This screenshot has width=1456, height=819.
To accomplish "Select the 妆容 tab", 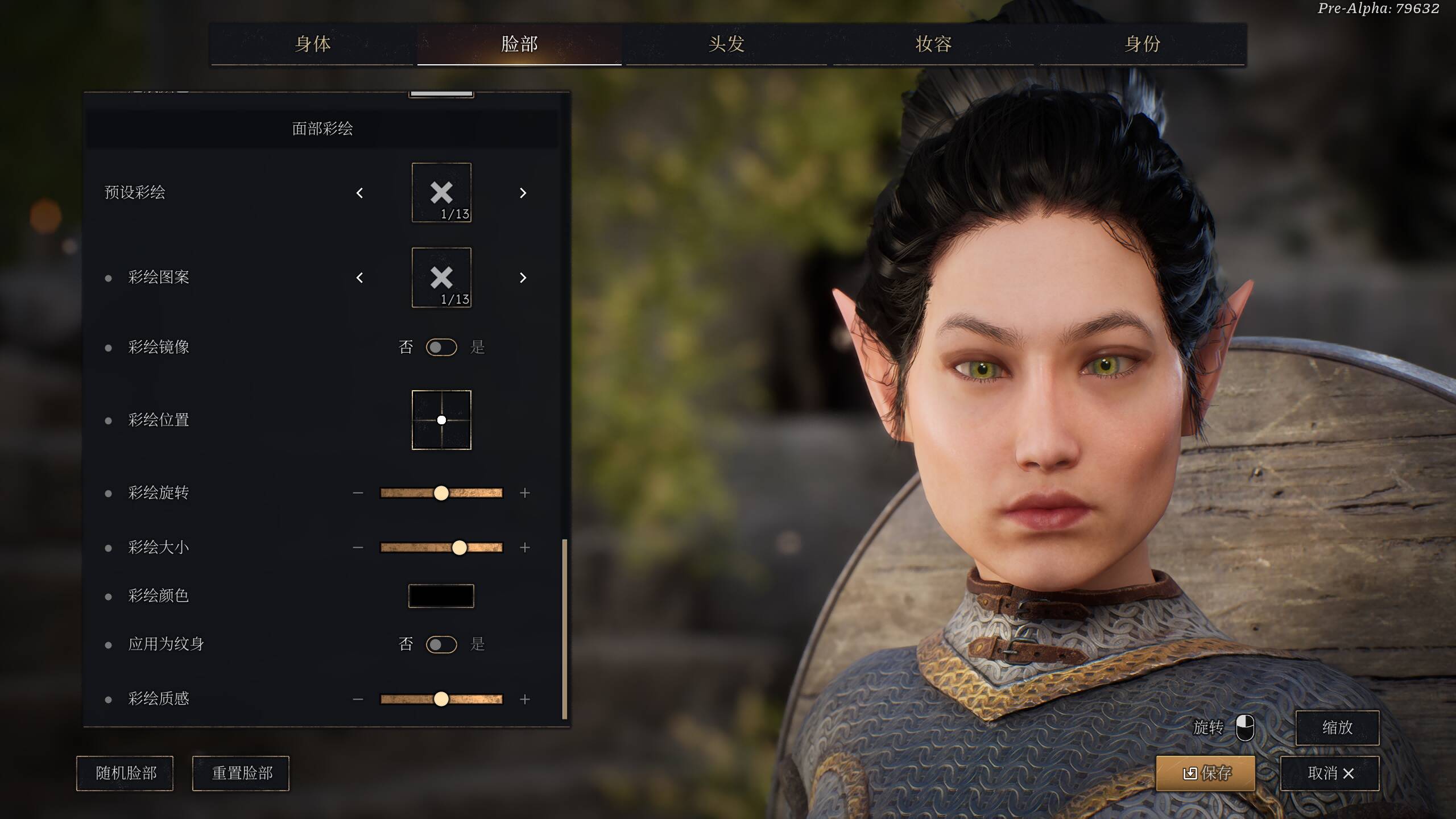I will [933, 44].
